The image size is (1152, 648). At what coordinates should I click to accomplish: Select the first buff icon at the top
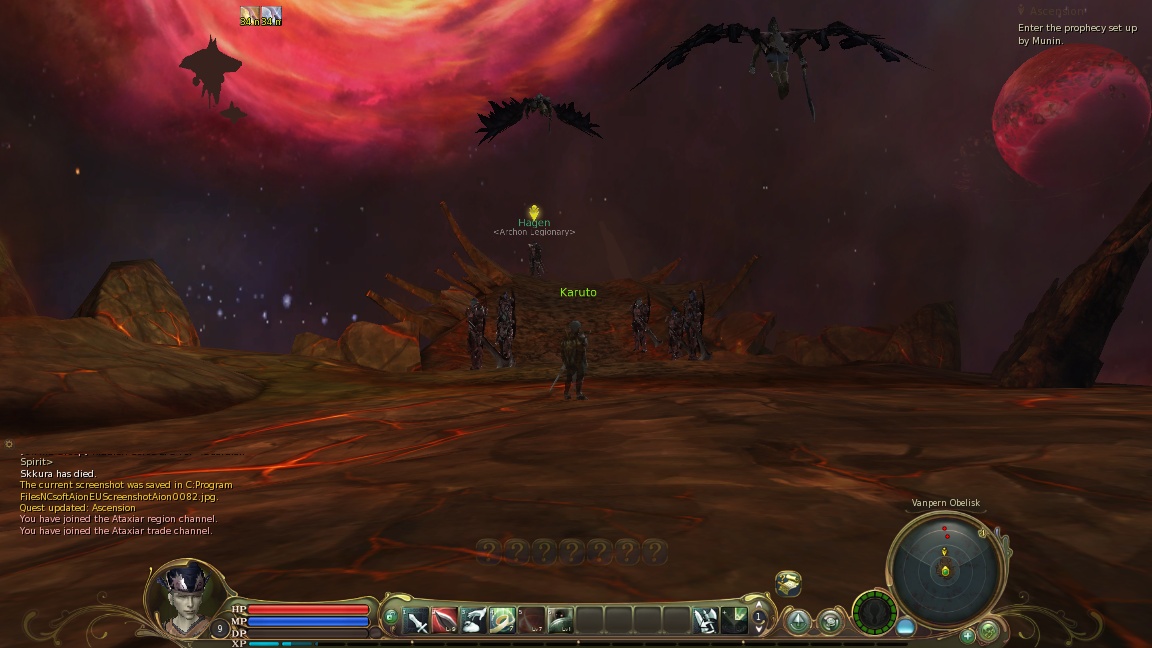tap(249, 15)
